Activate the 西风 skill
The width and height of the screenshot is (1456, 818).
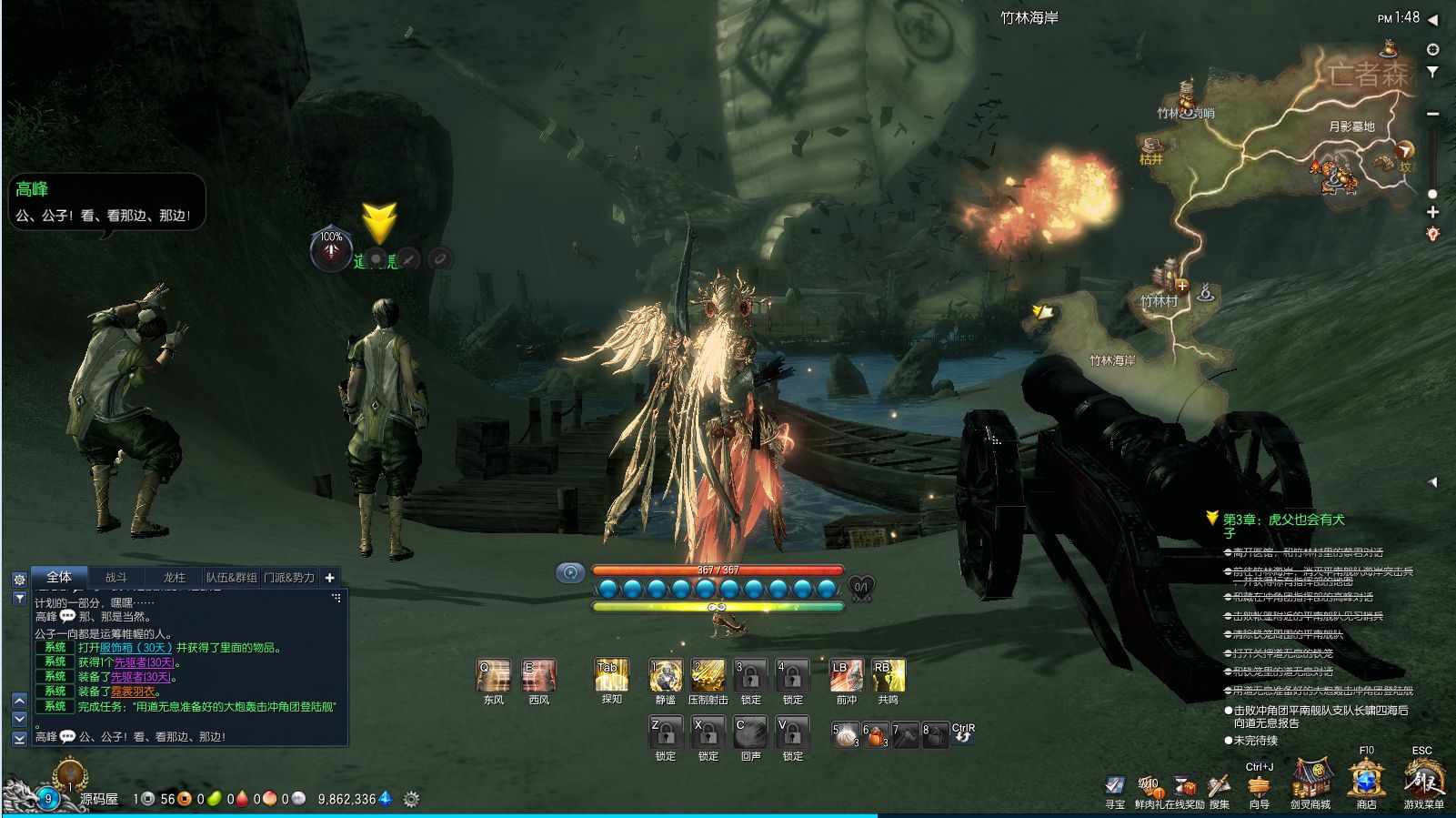[x=538, y=676]
